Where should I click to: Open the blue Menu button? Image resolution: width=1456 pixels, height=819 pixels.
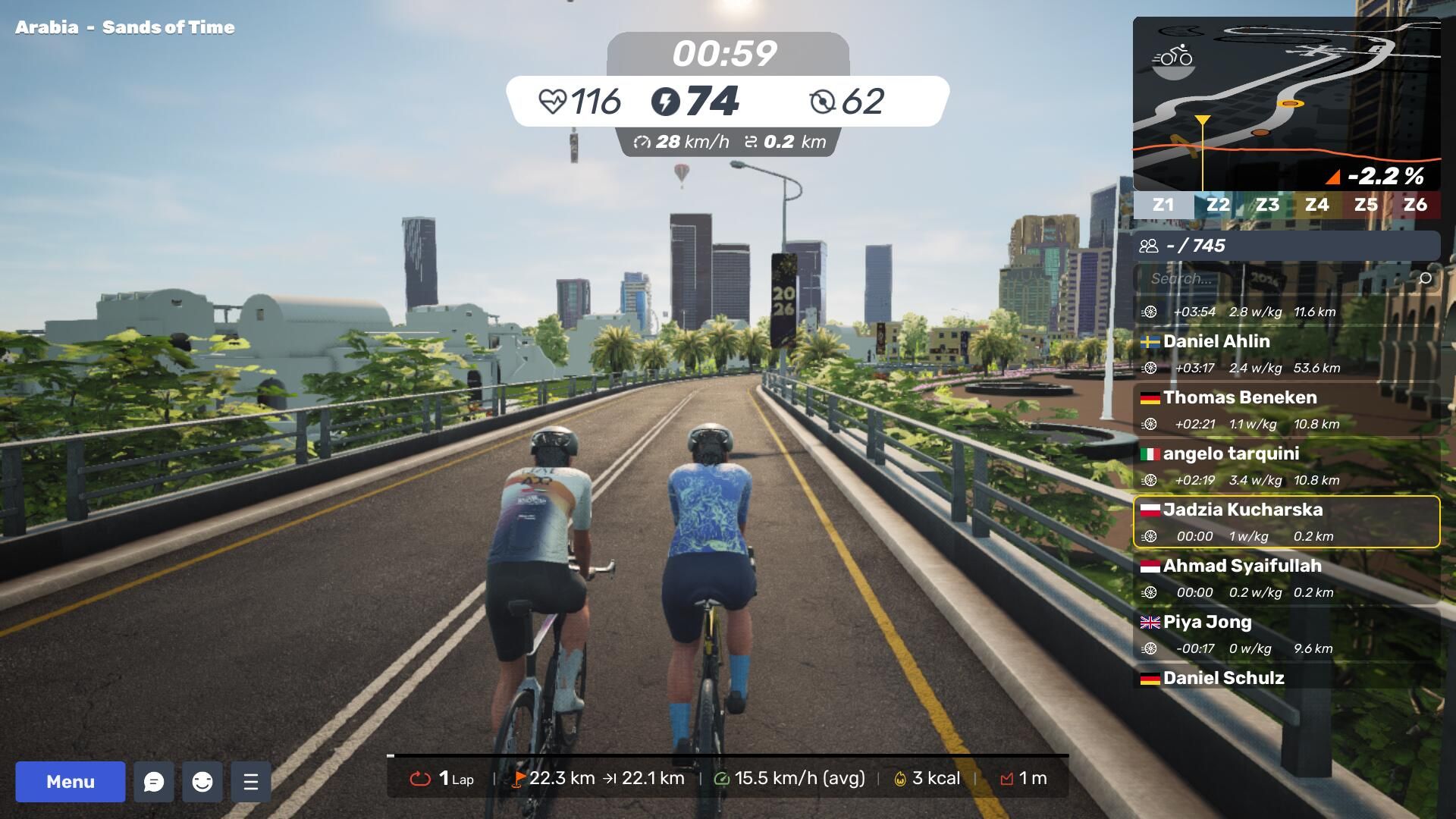click(x=71, y=782)
